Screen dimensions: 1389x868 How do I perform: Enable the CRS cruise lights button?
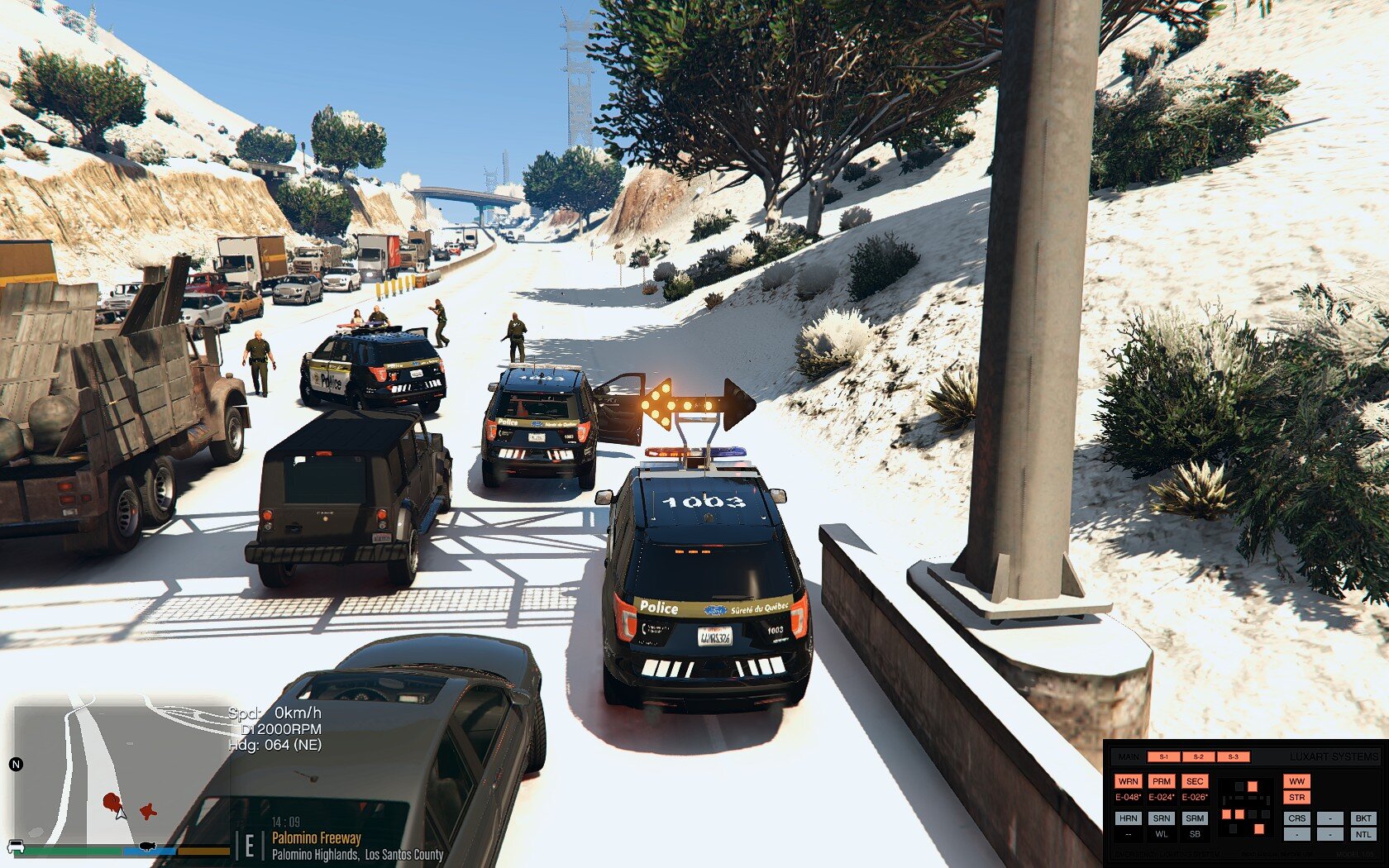coord(1296,818)
